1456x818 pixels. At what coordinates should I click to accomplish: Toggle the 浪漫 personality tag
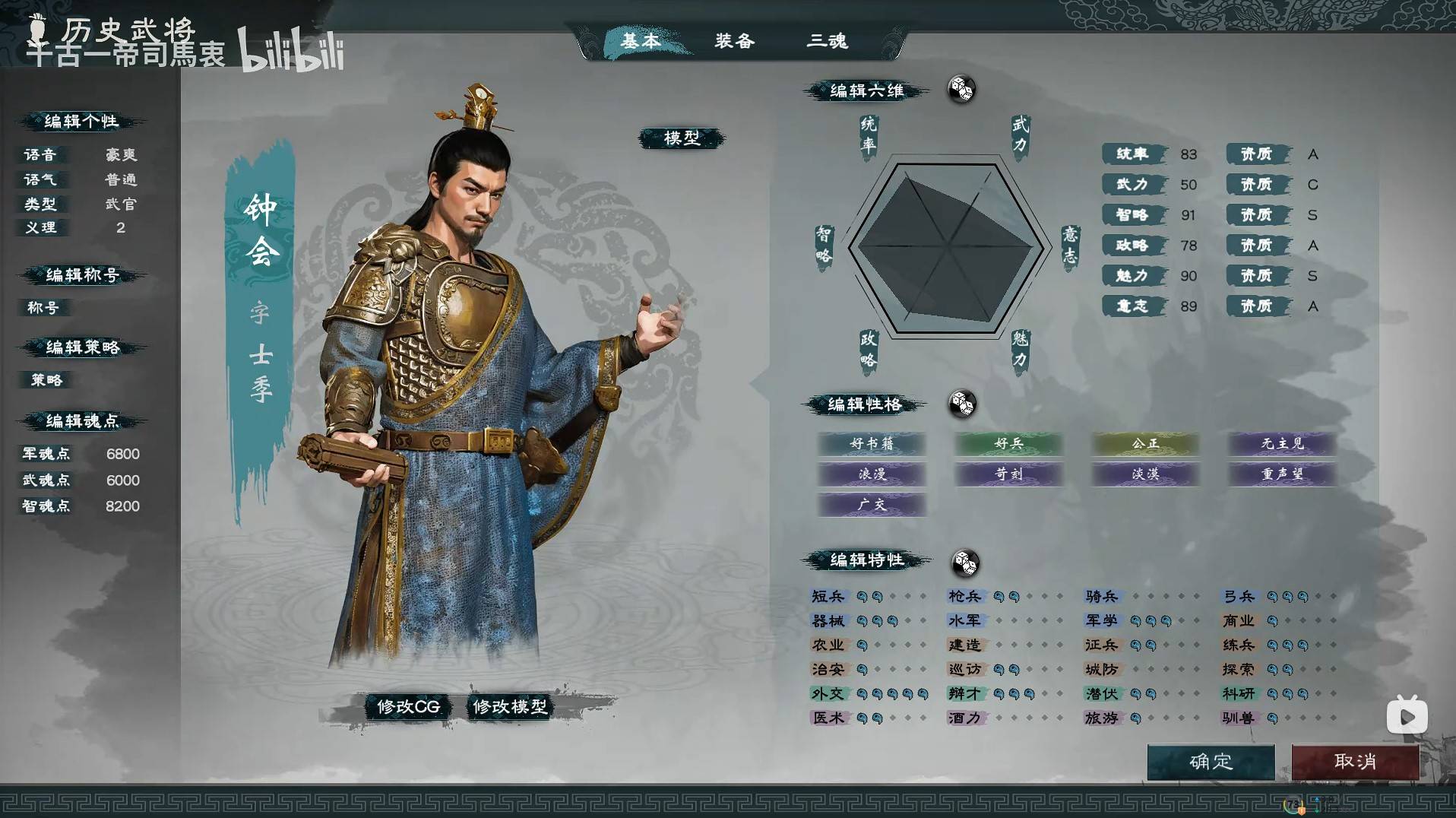coord(872,475)
